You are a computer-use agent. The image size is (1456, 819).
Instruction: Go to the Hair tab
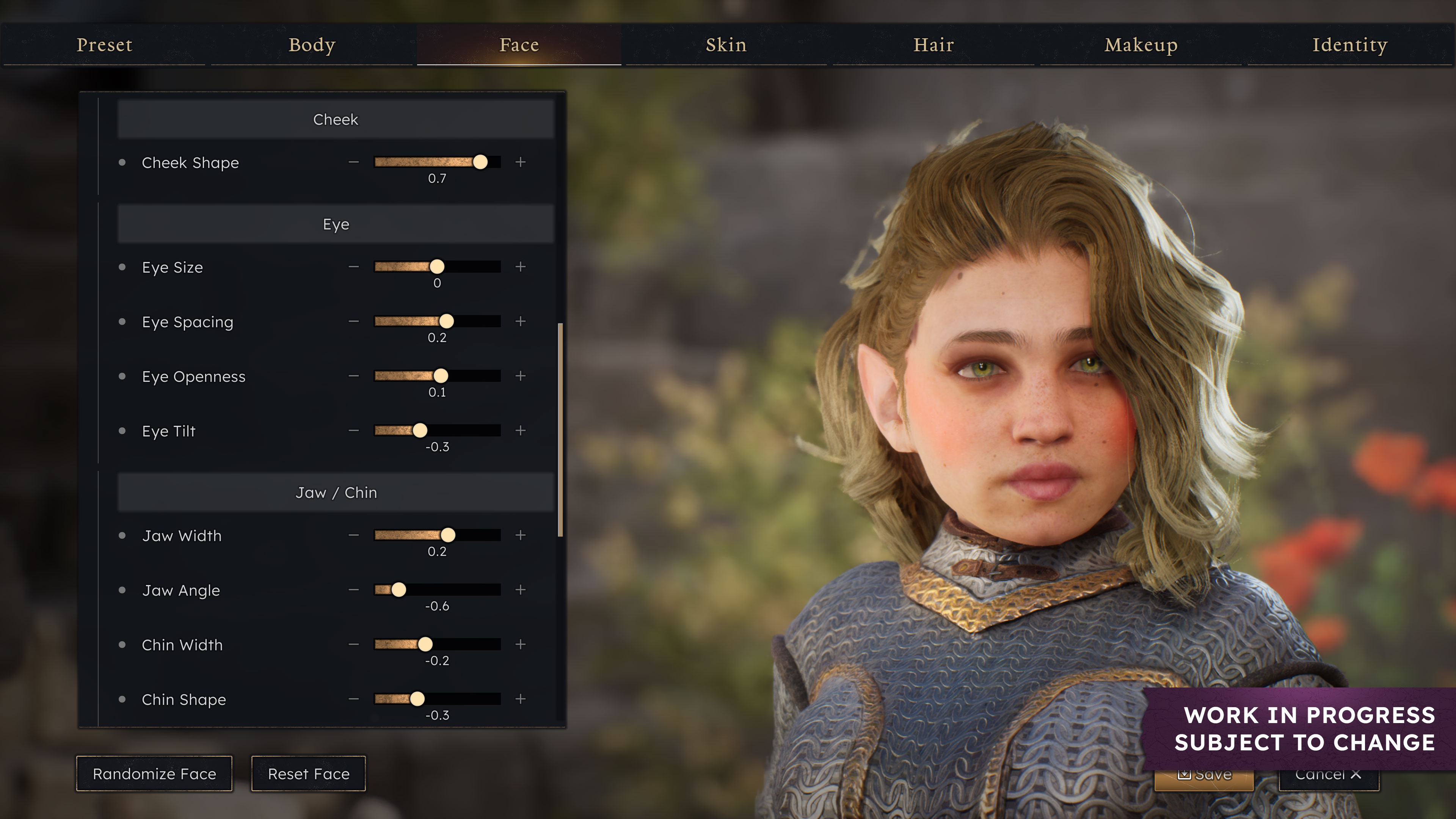(x=934, y=45)
